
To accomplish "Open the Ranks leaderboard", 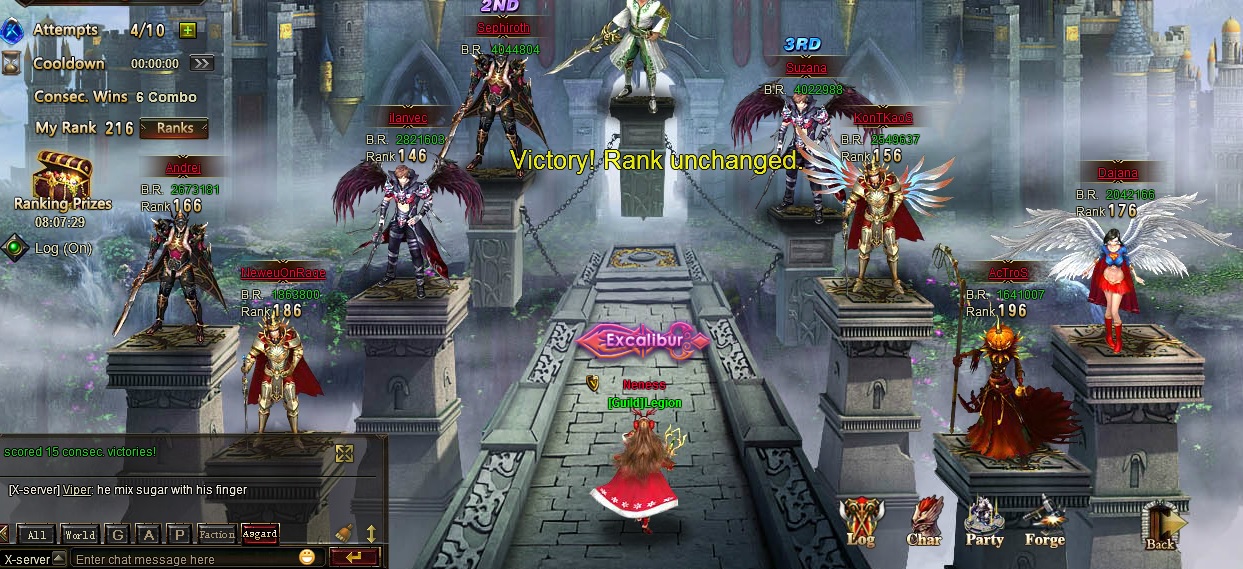I will click(174, 128).
